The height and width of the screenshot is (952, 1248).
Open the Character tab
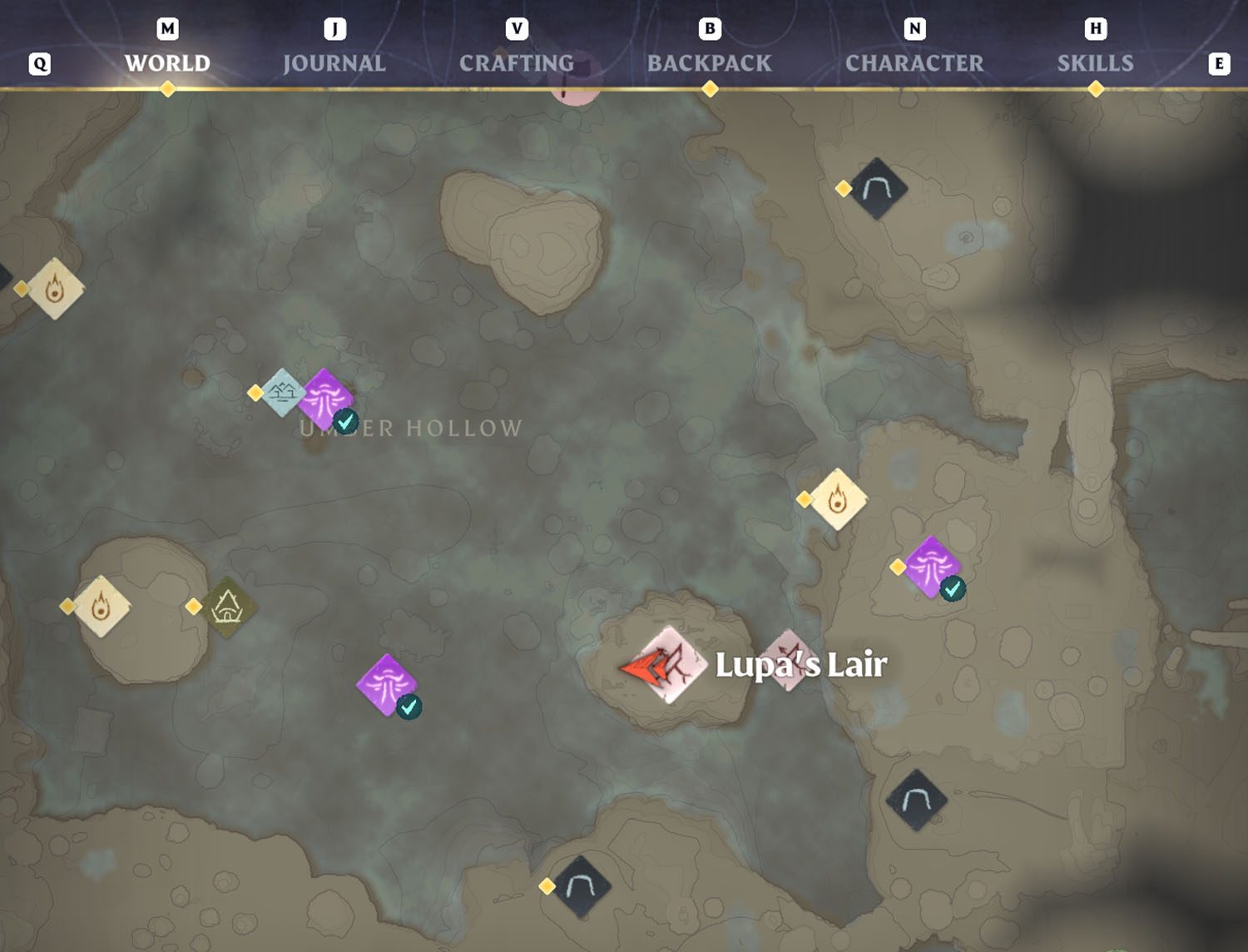914,63
